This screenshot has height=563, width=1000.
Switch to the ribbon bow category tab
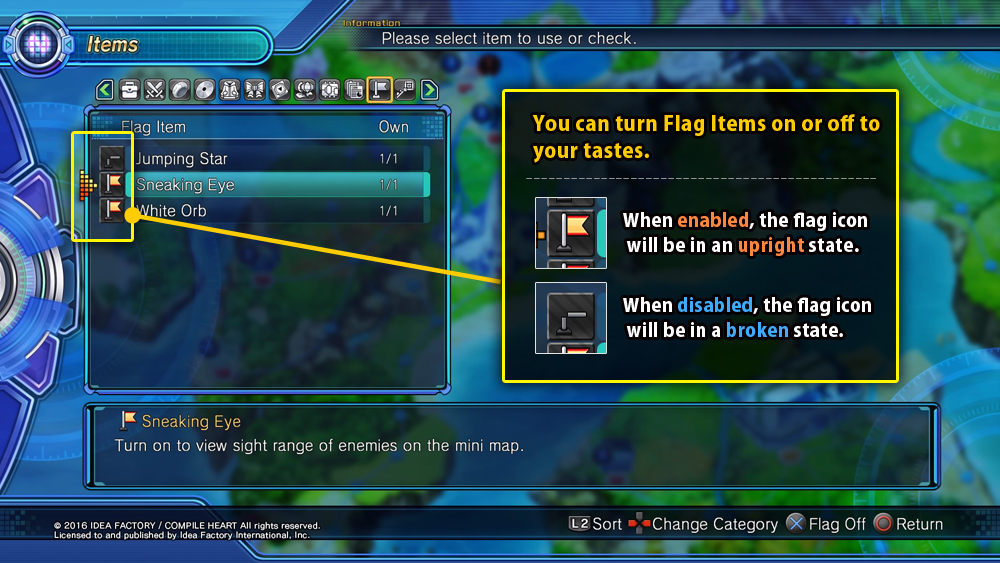click(x=254, y=91)
